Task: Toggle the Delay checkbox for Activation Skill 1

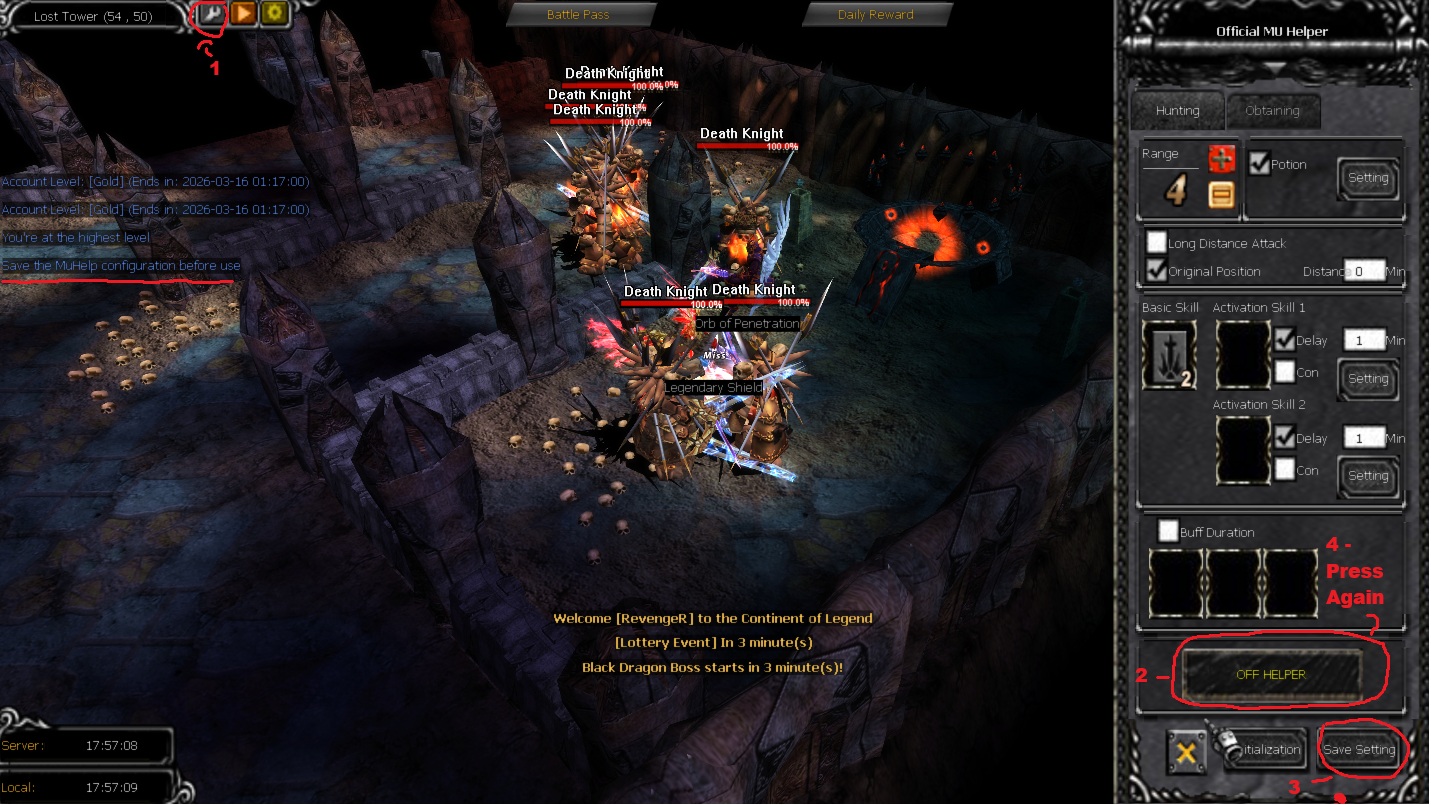Action: click(x=1285, y=340)
